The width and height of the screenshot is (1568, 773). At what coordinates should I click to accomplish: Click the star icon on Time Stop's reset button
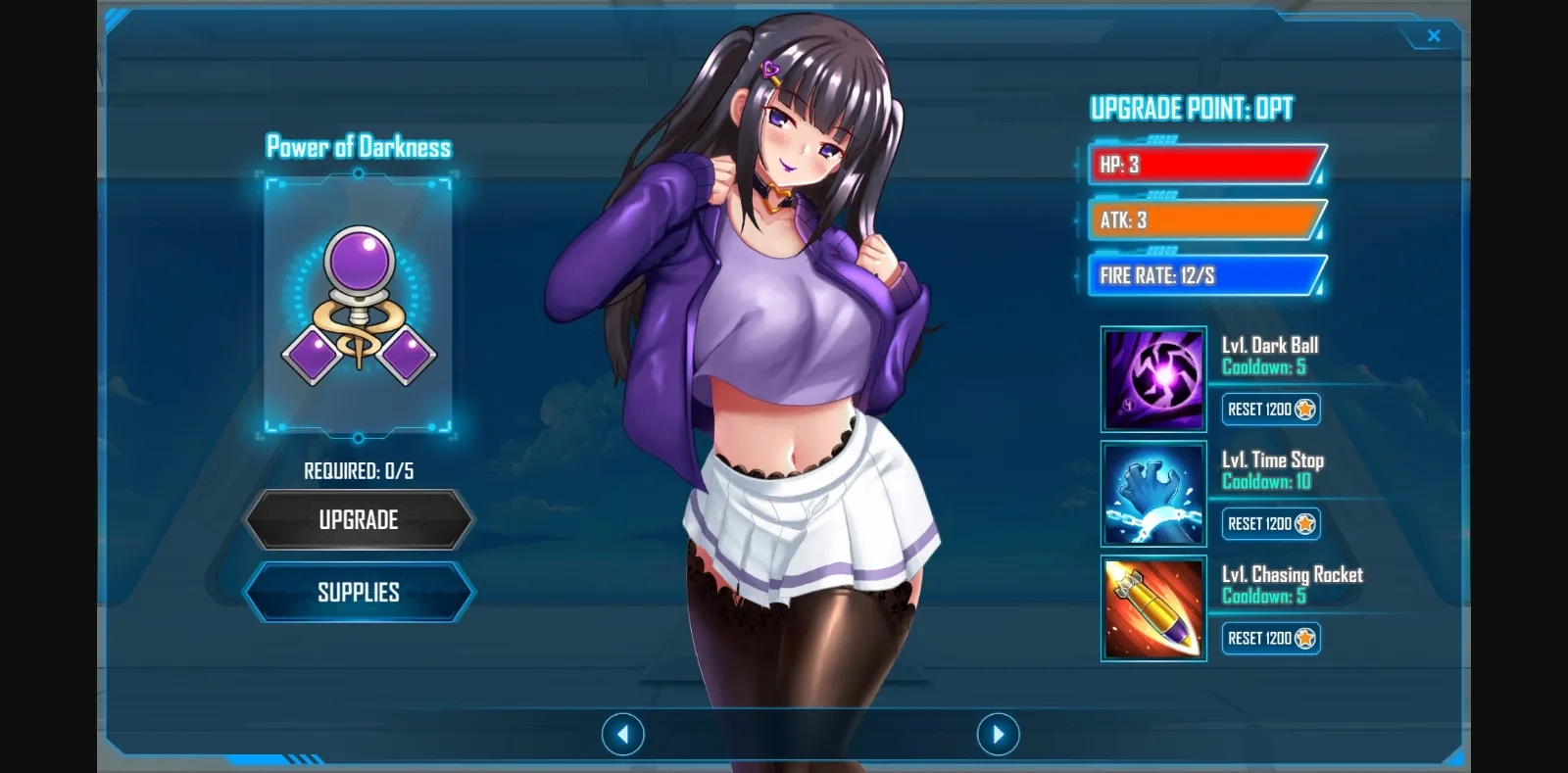[x=1303, y=524]
